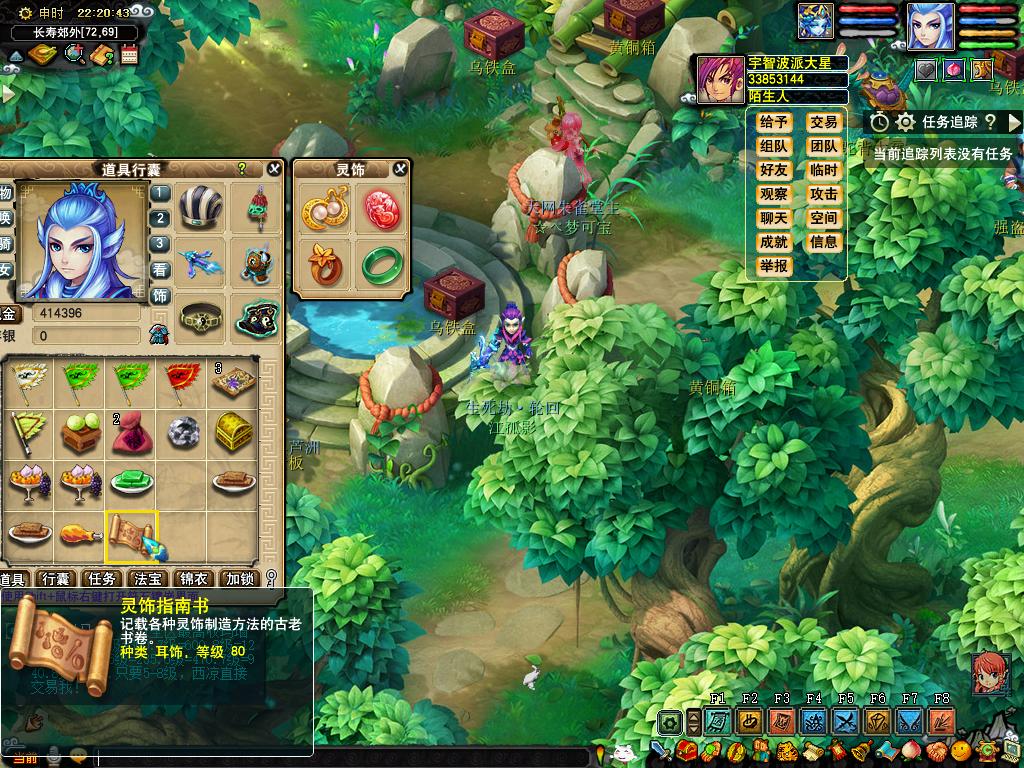This screenshot has height=768, width=1024.
Task: Report the player using 举报
Action: pos(774,266)
